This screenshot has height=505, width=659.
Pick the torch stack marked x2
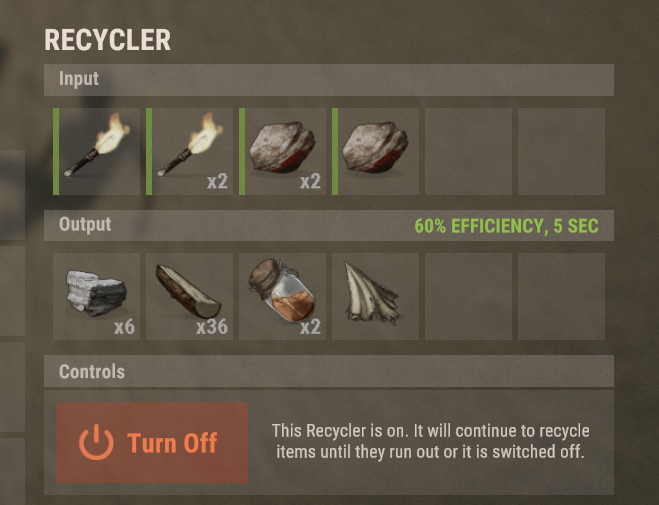190,151
